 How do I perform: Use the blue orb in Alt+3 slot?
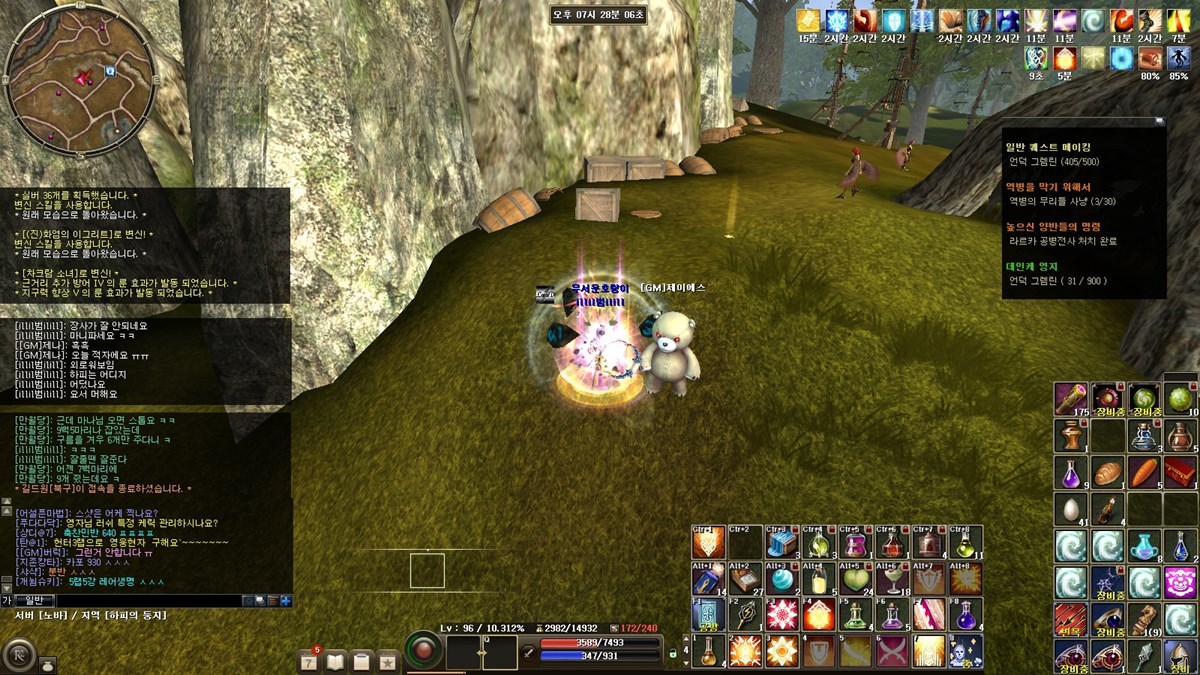pyautogui.click(x=784, y=579)
